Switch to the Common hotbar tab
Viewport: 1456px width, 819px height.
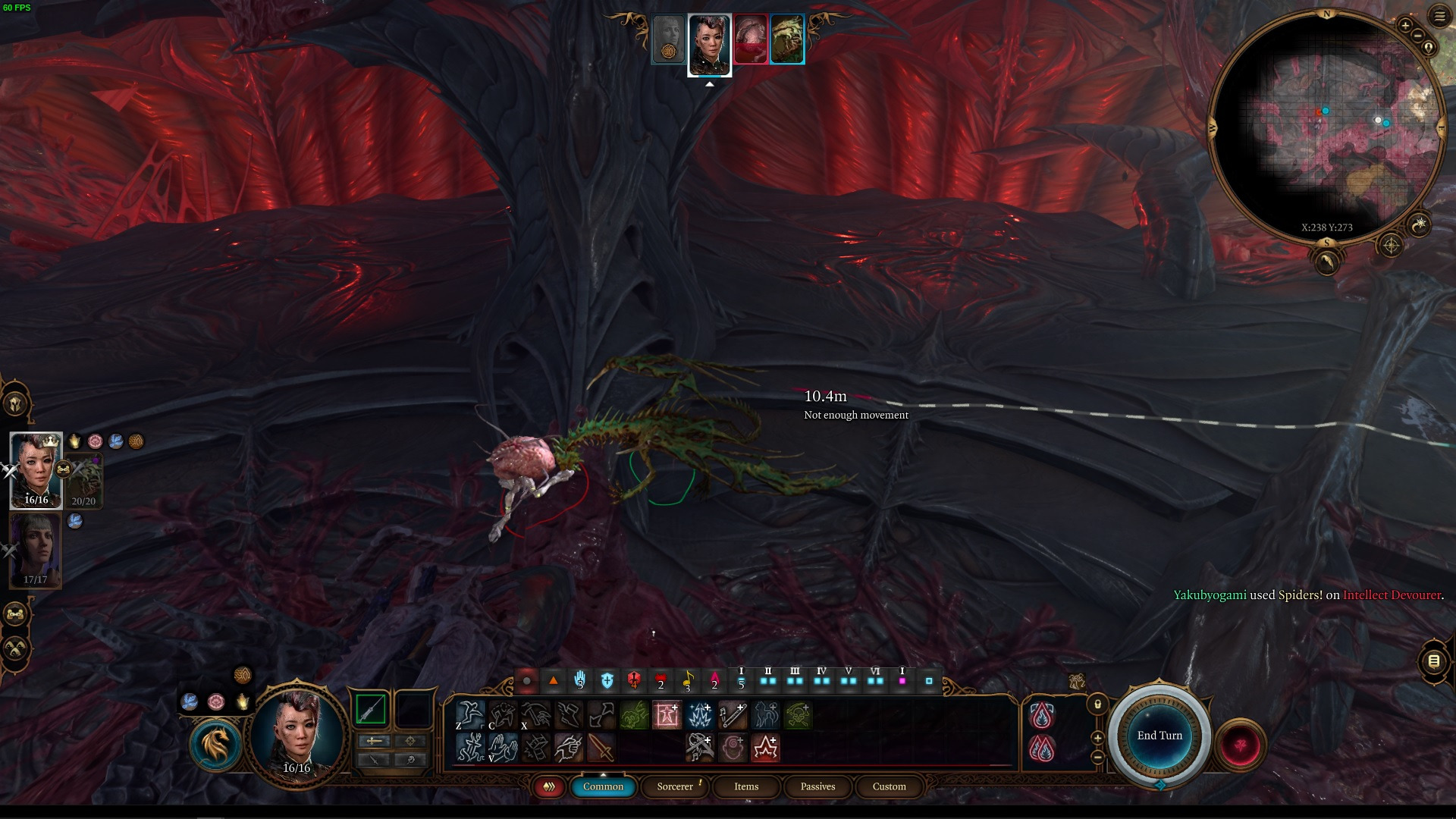(603, 786)
